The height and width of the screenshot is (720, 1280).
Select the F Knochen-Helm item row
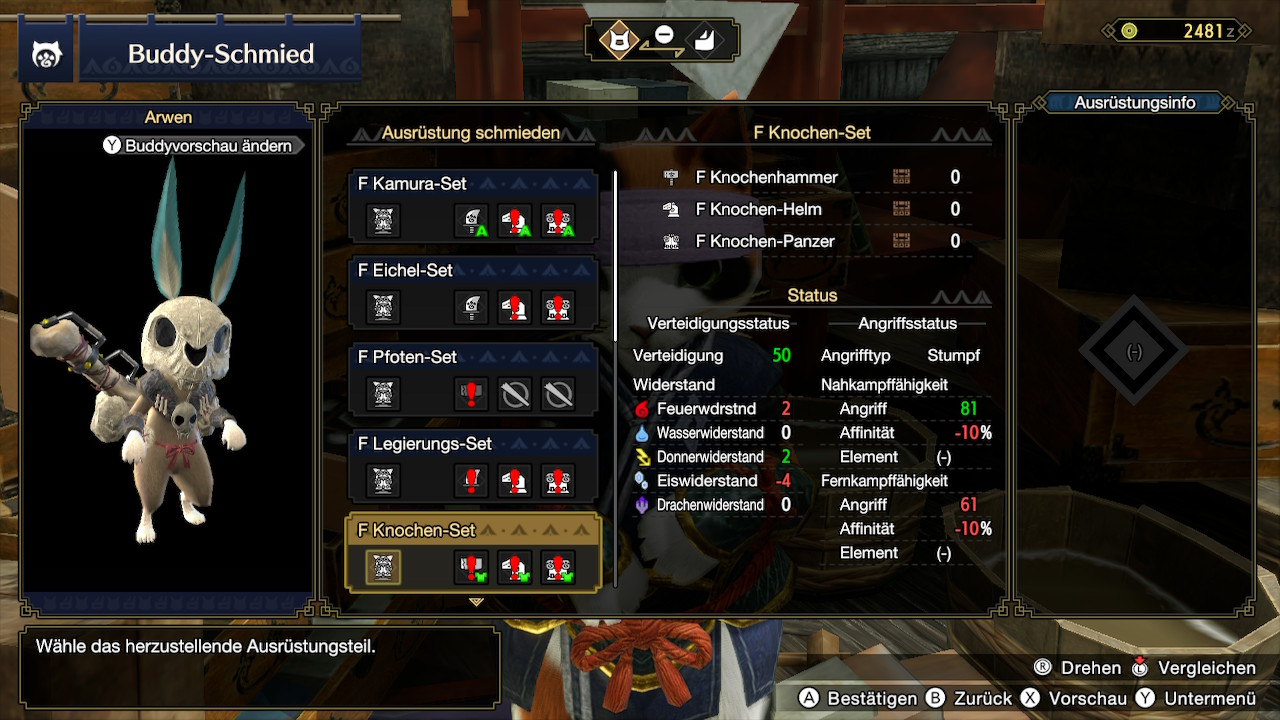[x=812, y=209]
